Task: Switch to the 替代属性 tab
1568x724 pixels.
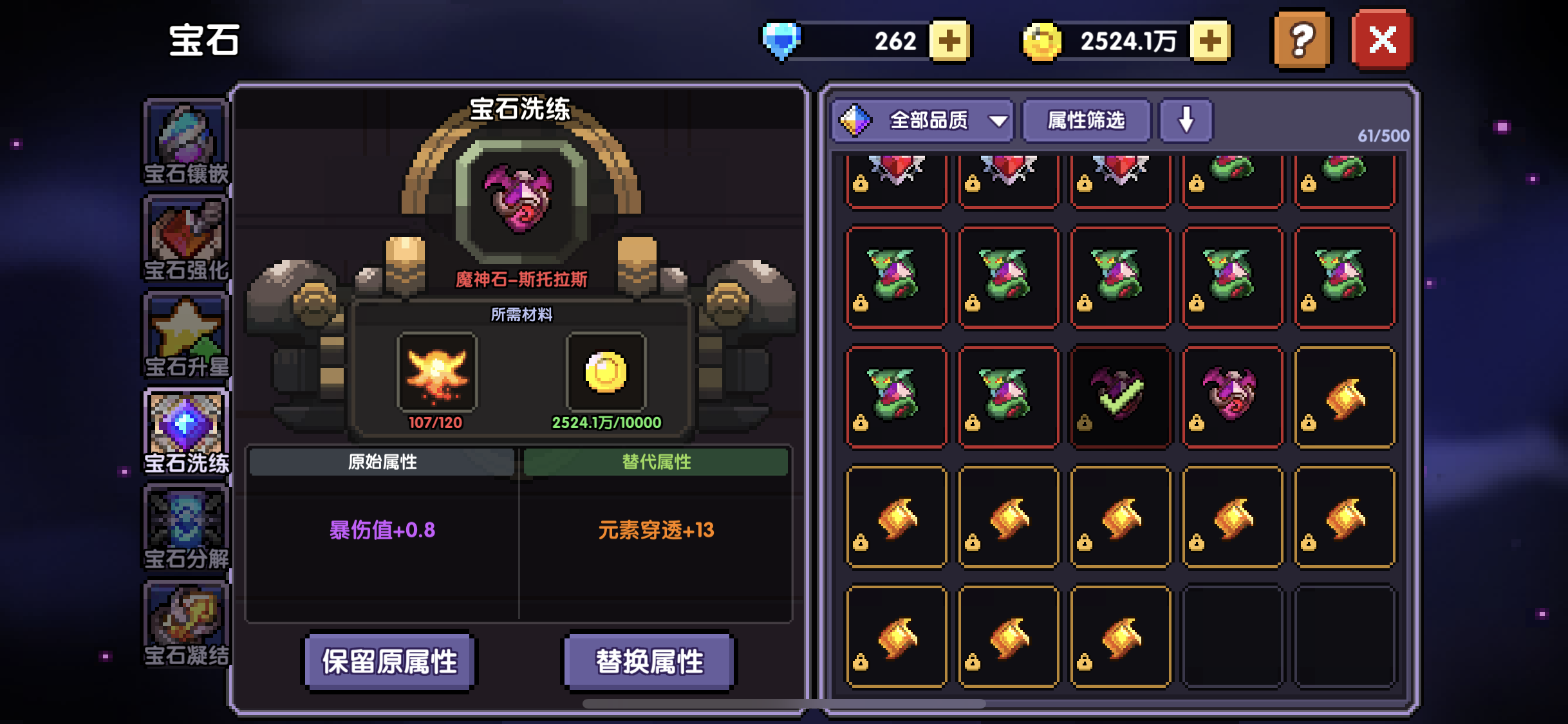Action: tap(655, 463)
